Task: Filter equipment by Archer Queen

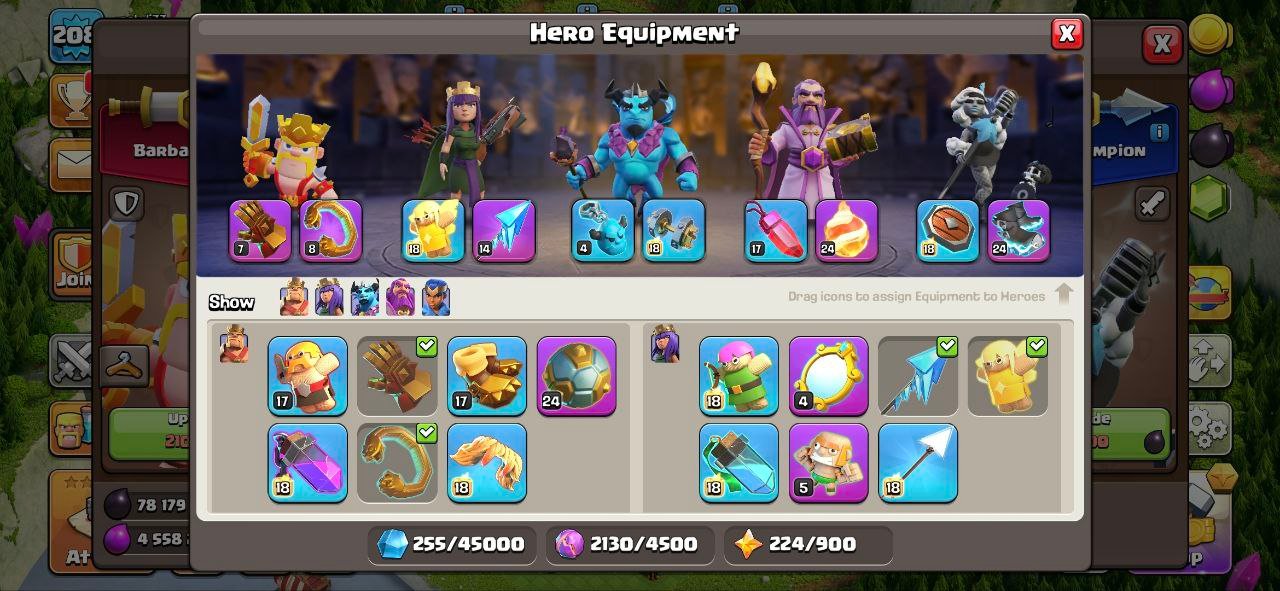Action: [329, 298]
